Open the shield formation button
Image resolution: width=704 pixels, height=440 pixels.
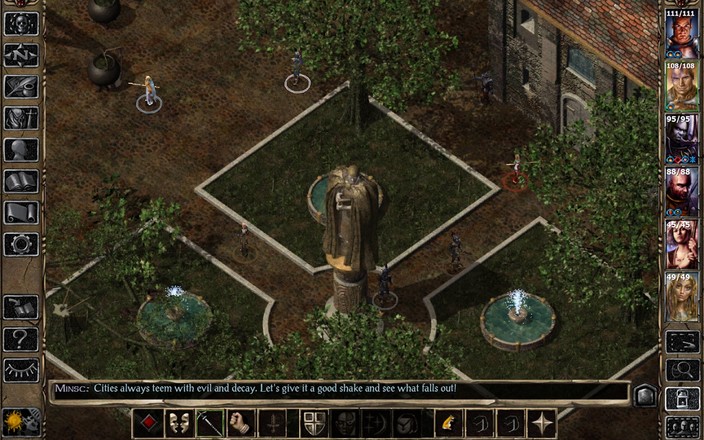point(314,423)
